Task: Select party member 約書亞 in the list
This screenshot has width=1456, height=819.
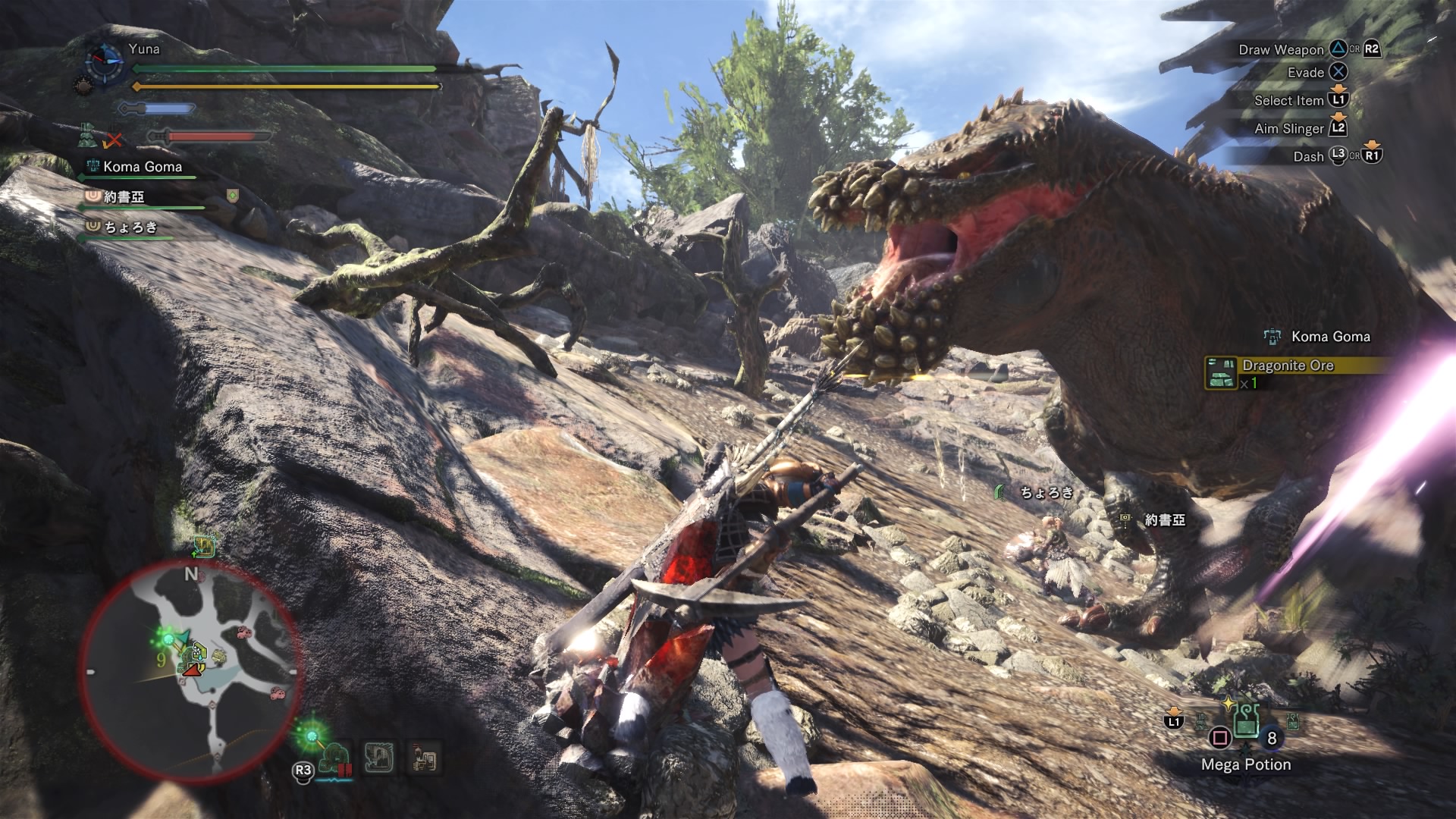Action: coord(124,197)
